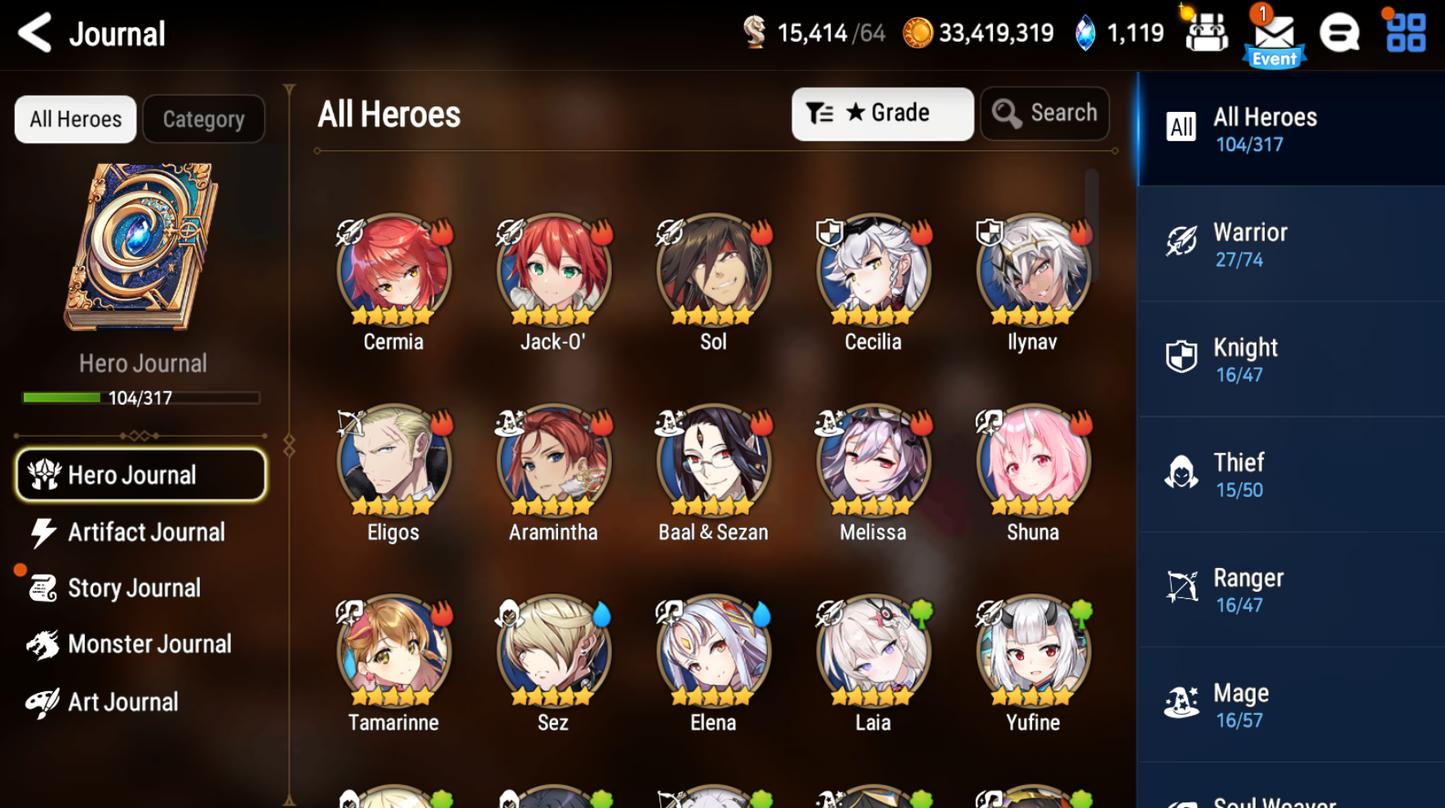Select Cermia's hero portrait

click(x=393, y=270)
